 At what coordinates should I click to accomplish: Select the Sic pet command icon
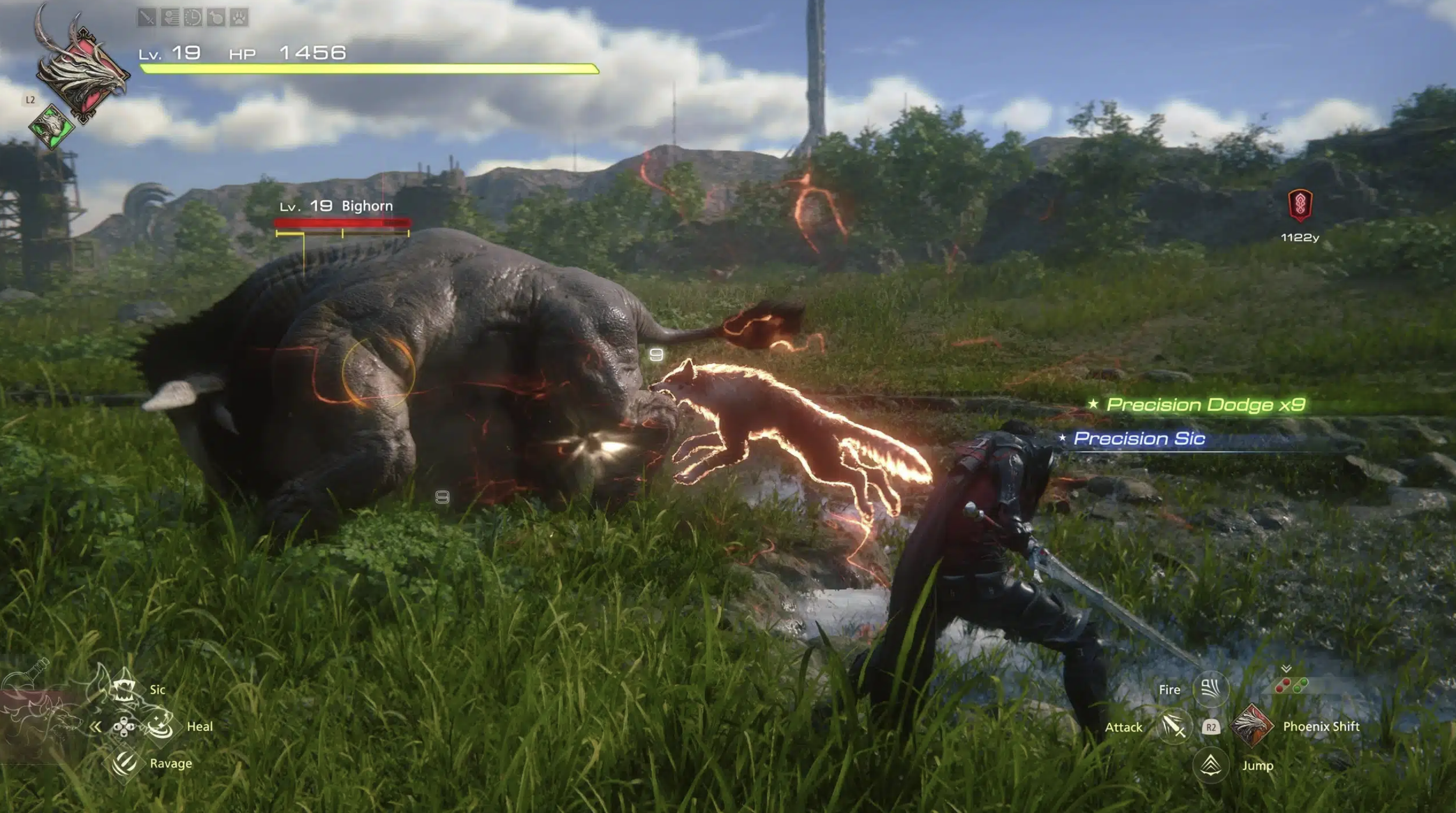click(124, 690)
